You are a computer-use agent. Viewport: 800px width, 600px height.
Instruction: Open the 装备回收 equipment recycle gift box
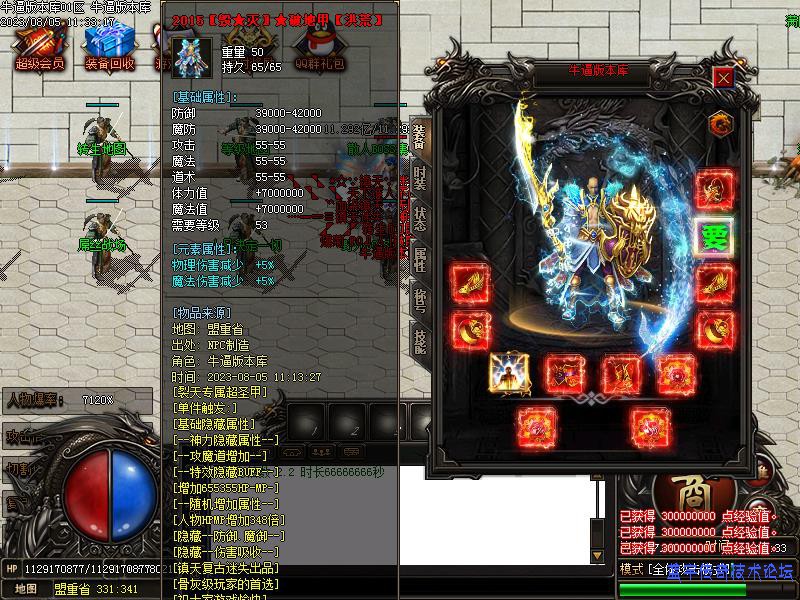pos(109,43)
